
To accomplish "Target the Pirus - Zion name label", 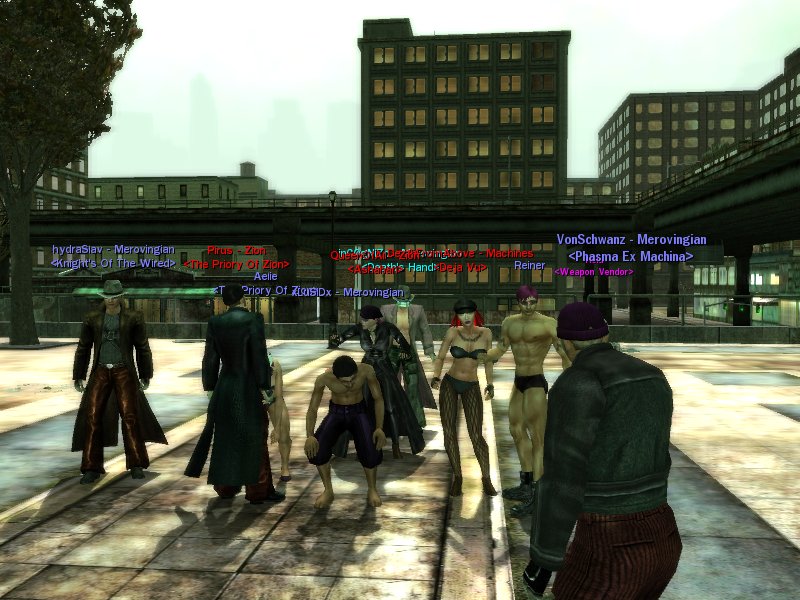I will (235, 251).
